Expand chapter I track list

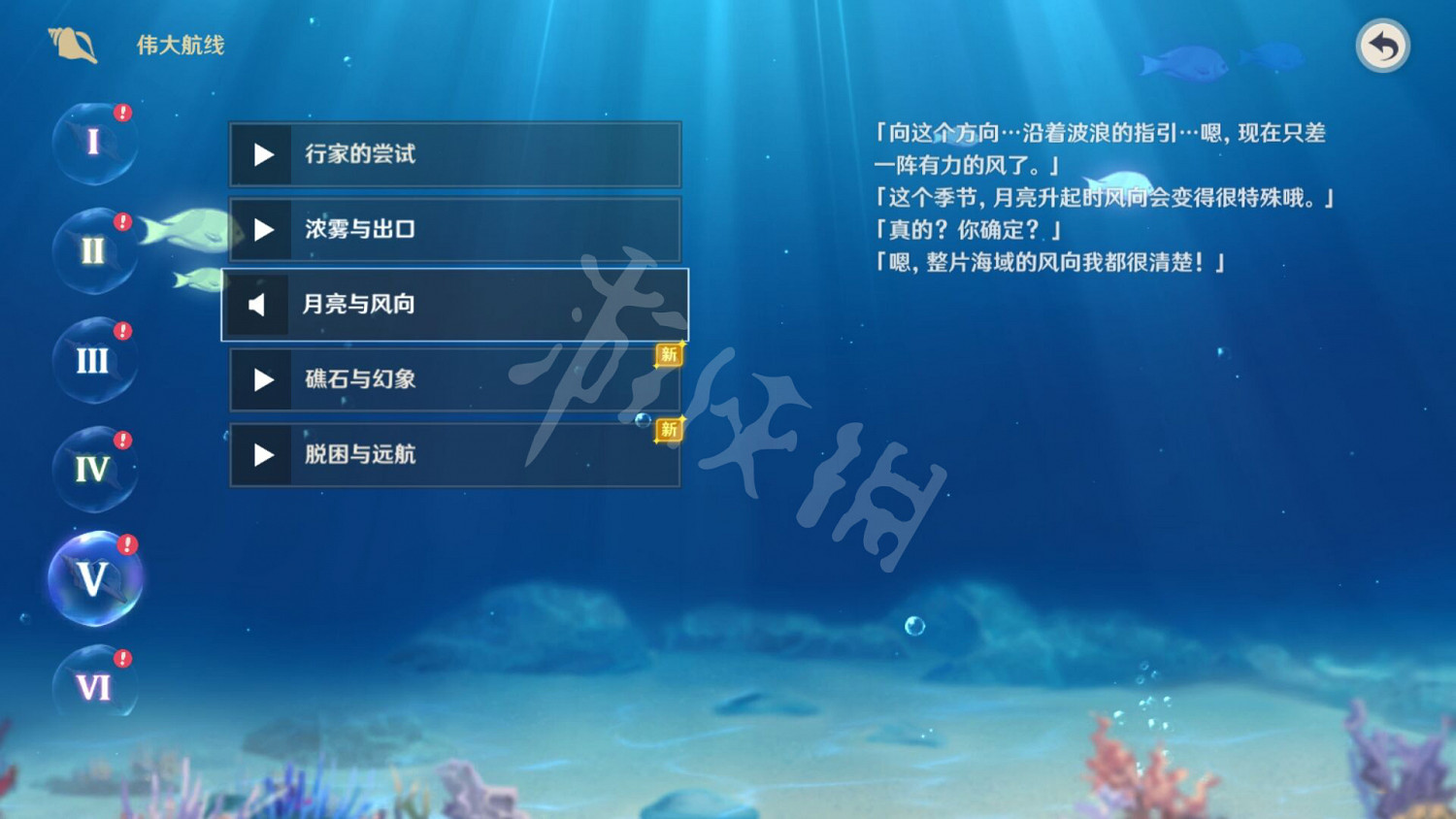click(x=94, y=141)
